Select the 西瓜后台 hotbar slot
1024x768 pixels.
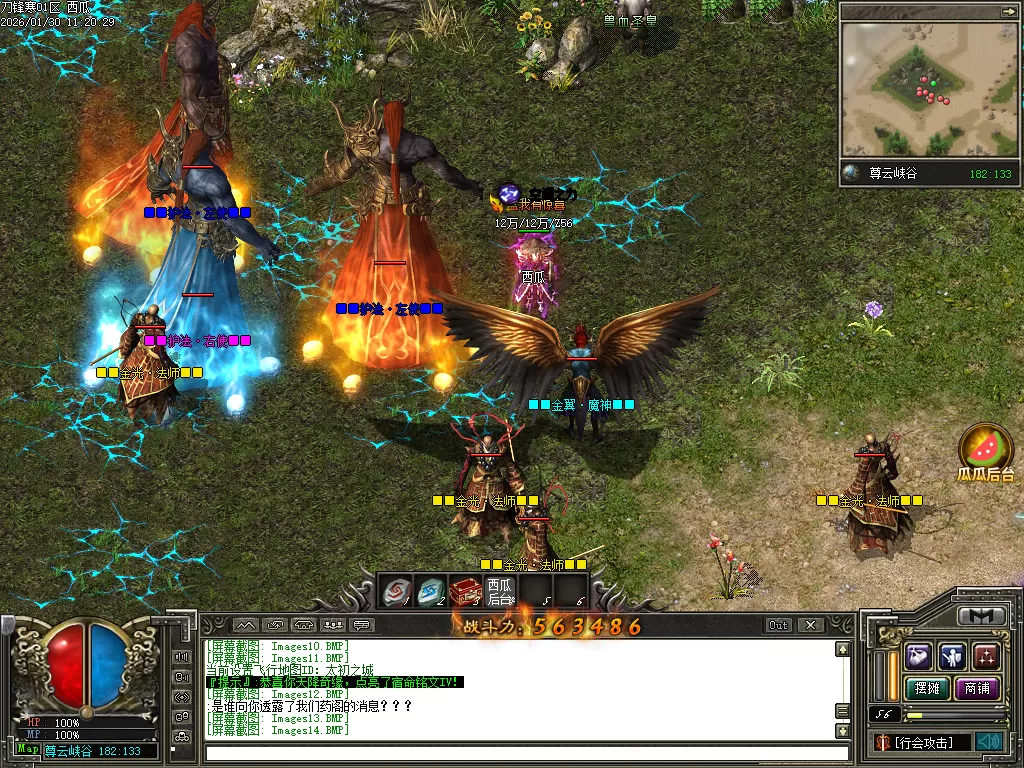coord(499,591)
